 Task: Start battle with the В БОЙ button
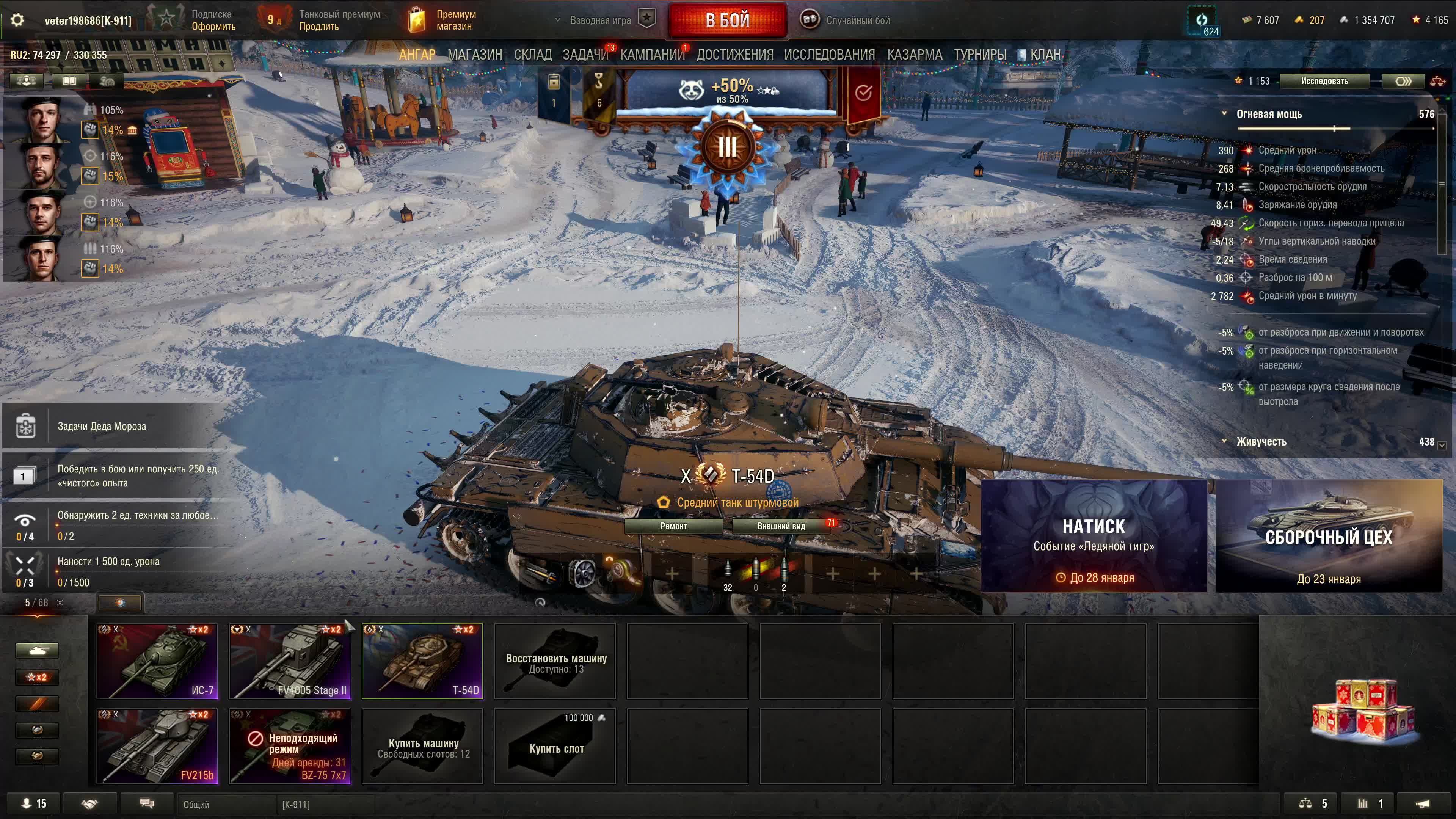pyautogui.click(x=727, y=20)
